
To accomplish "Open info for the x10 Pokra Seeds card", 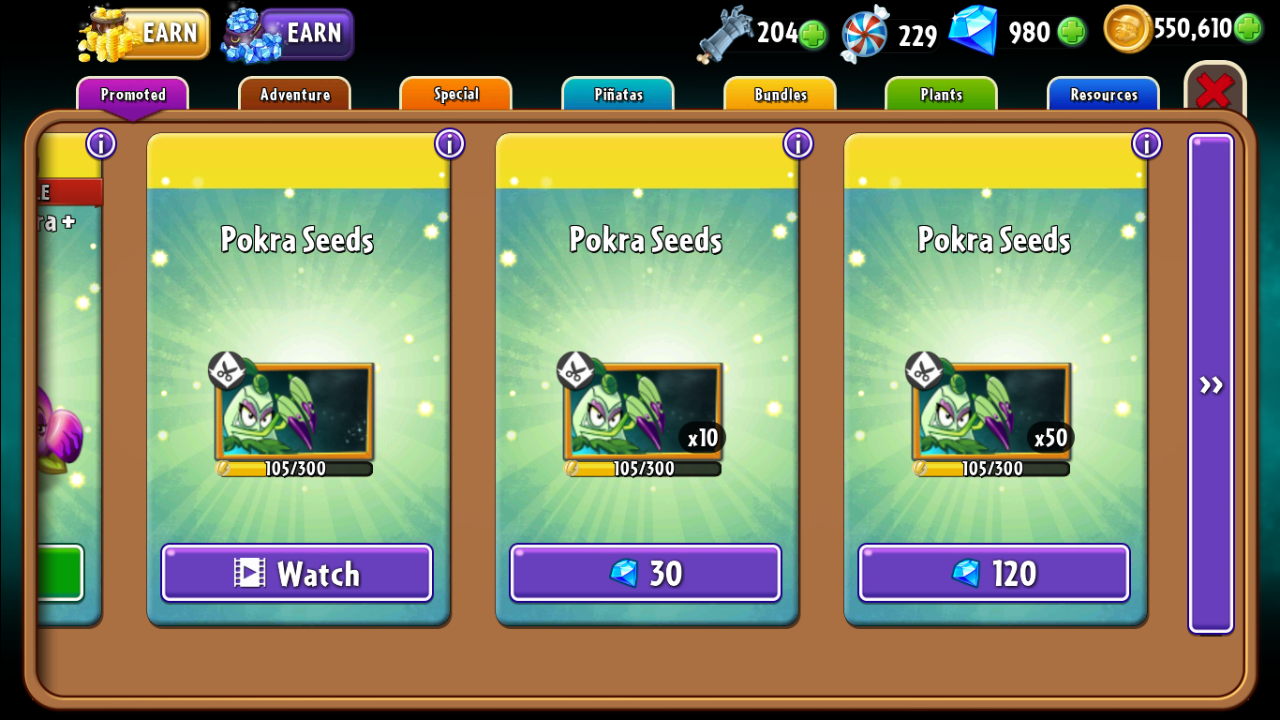I will (x=798, y=144).
